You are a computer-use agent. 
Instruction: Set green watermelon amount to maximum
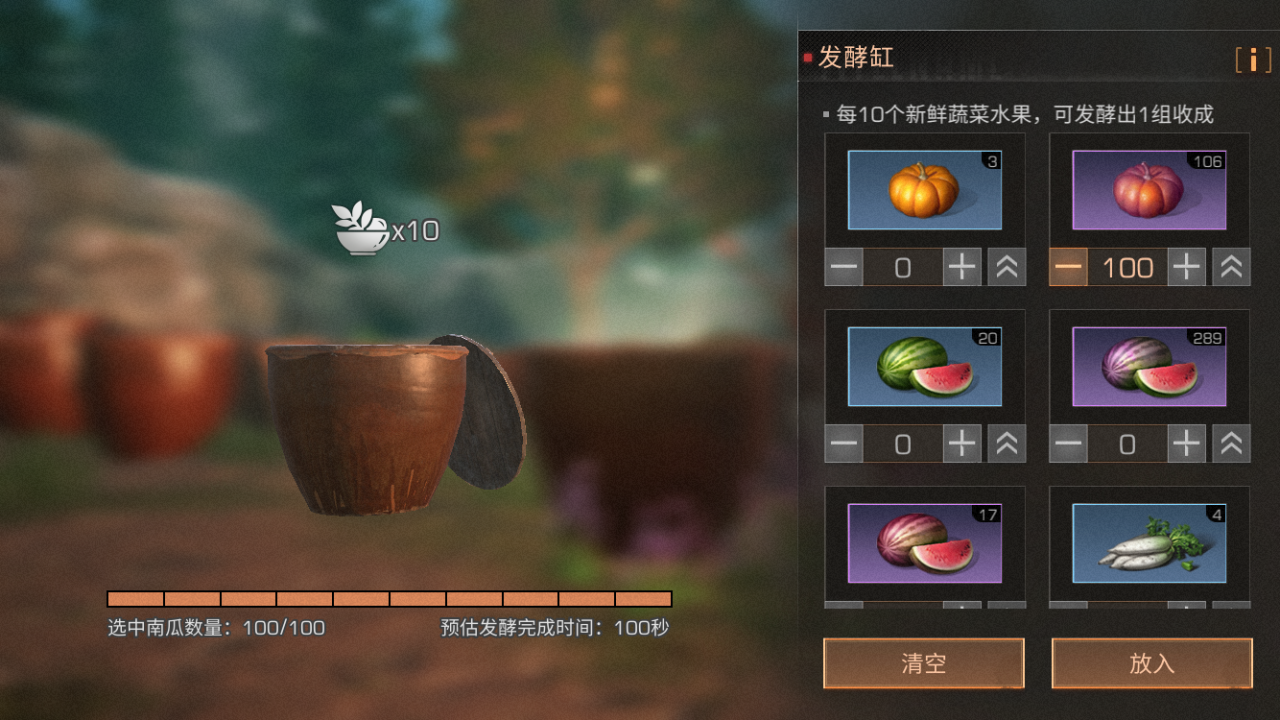coord(1007,443)
